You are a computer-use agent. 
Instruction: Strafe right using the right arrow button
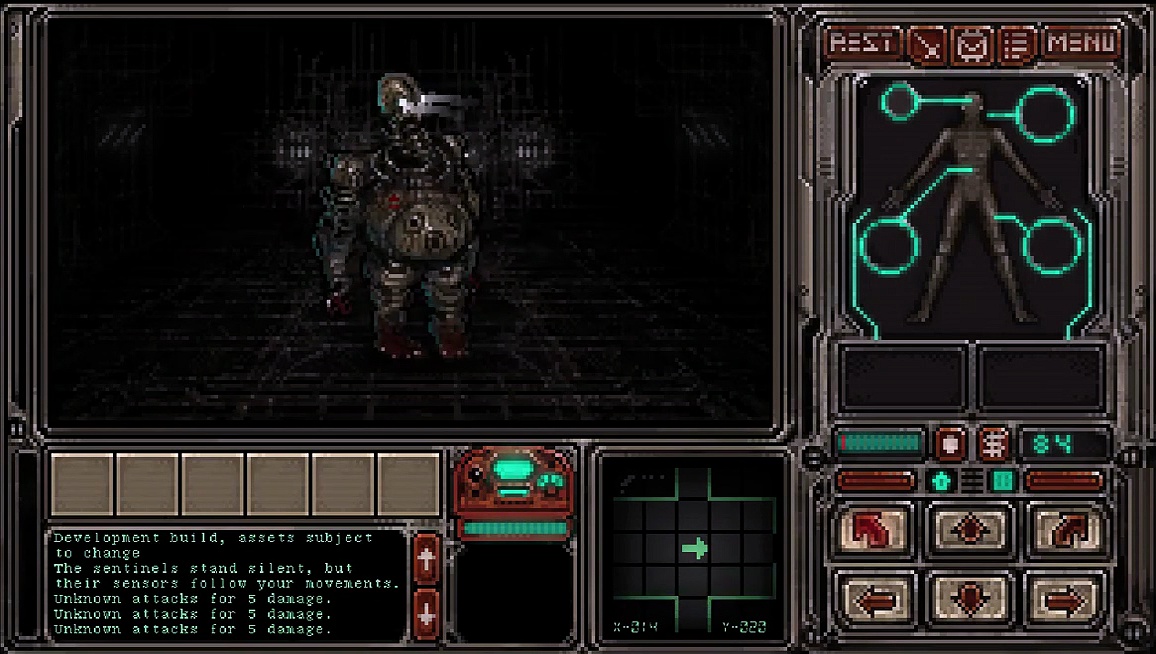(1064, 599)
